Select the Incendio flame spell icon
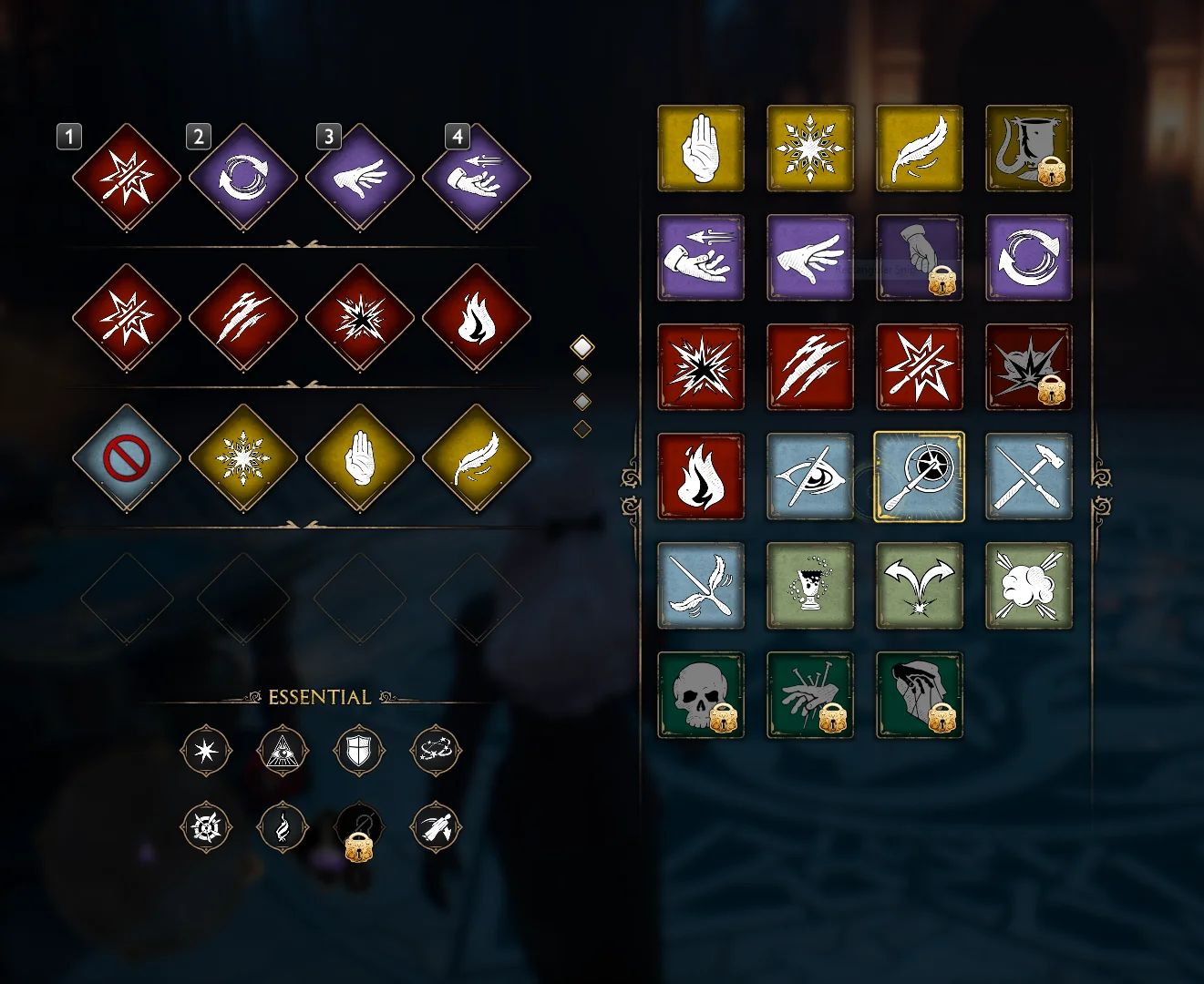1204x984 pixels. (701, 477)
